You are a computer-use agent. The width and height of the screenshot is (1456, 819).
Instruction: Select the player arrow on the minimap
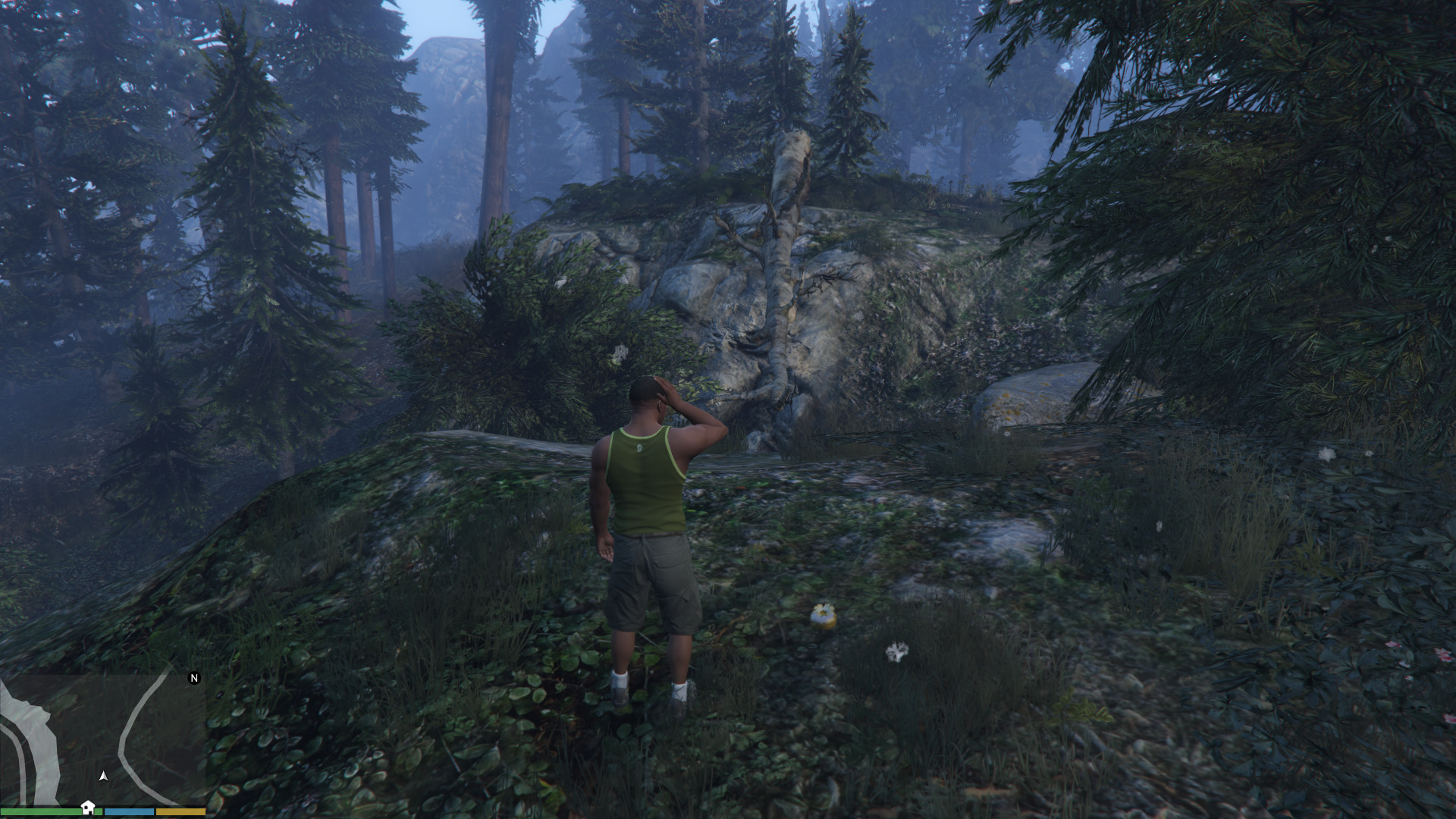(x=103, y=776)
